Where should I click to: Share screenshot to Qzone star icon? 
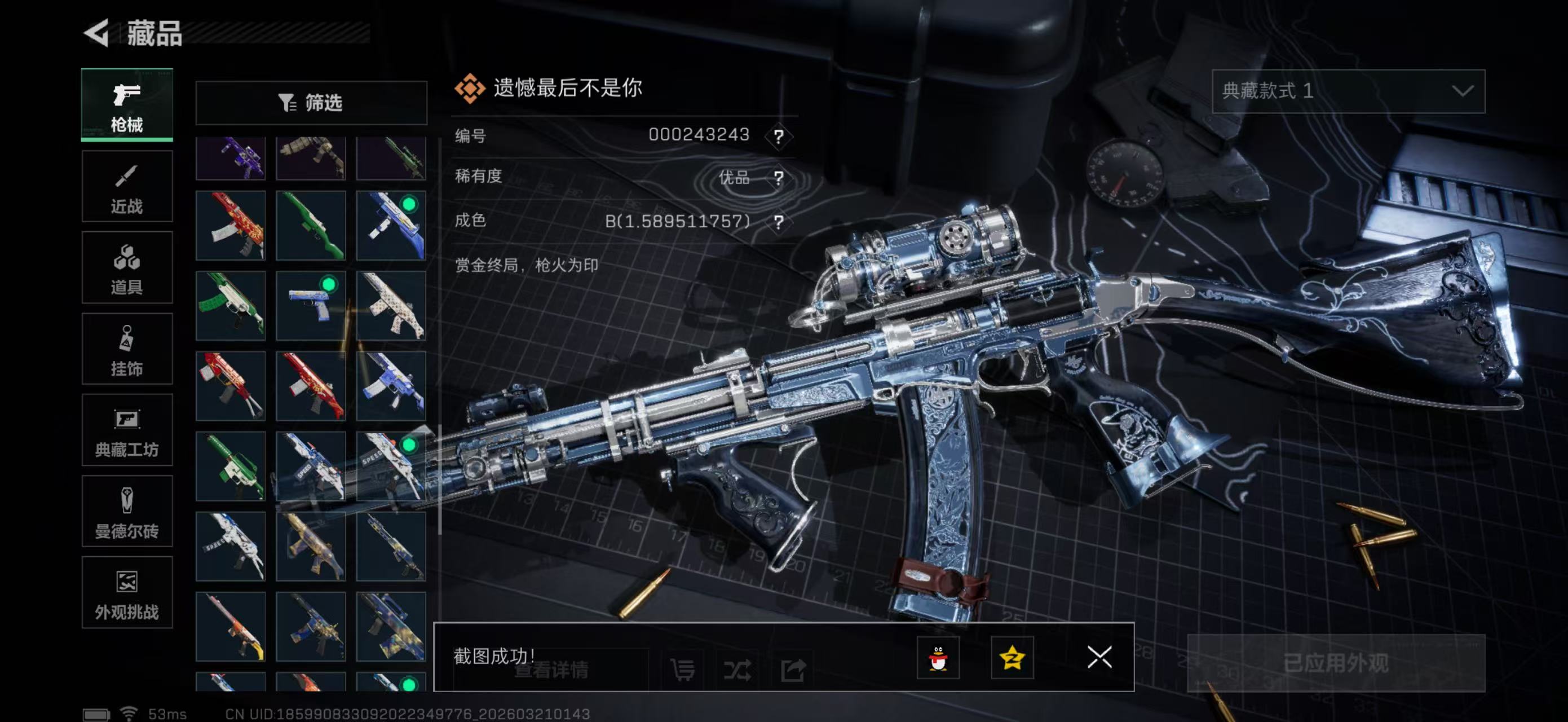[x=1012, y=658]
